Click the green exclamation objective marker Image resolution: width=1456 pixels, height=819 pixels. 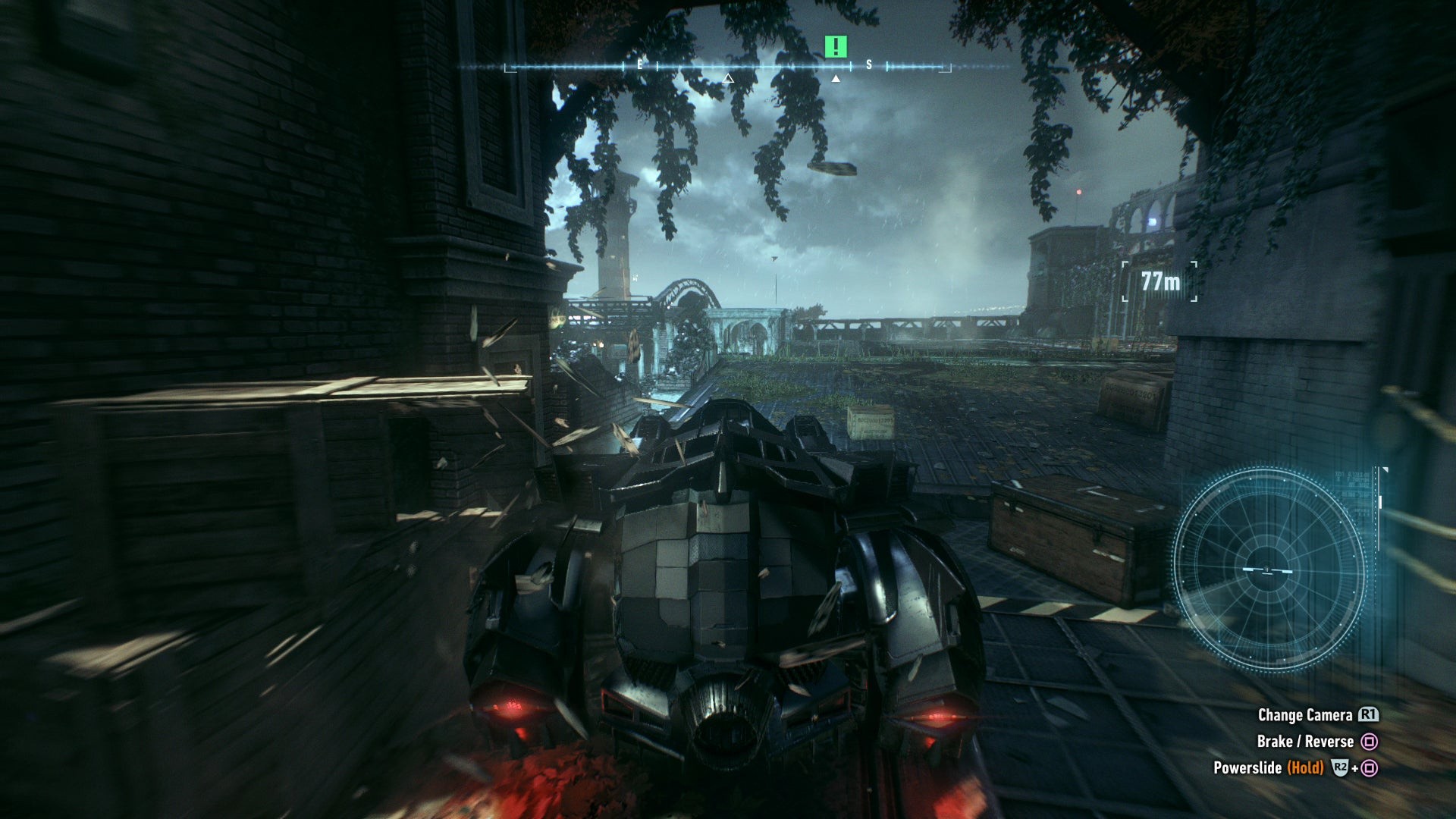coord(835,47)
